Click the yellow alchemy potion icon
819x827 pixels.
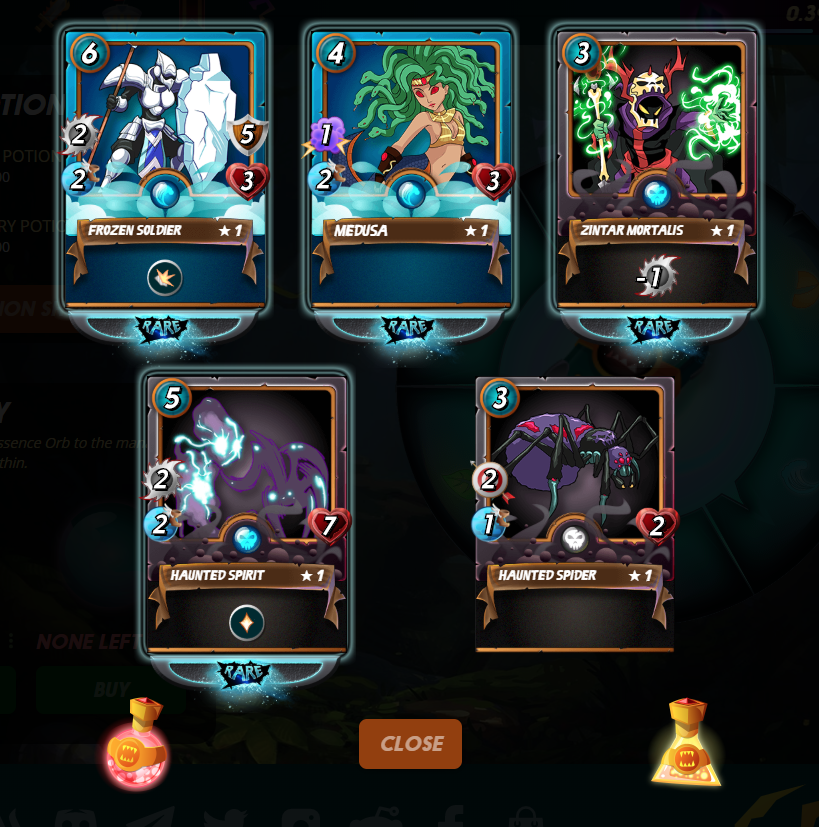[x=686, y=743]
